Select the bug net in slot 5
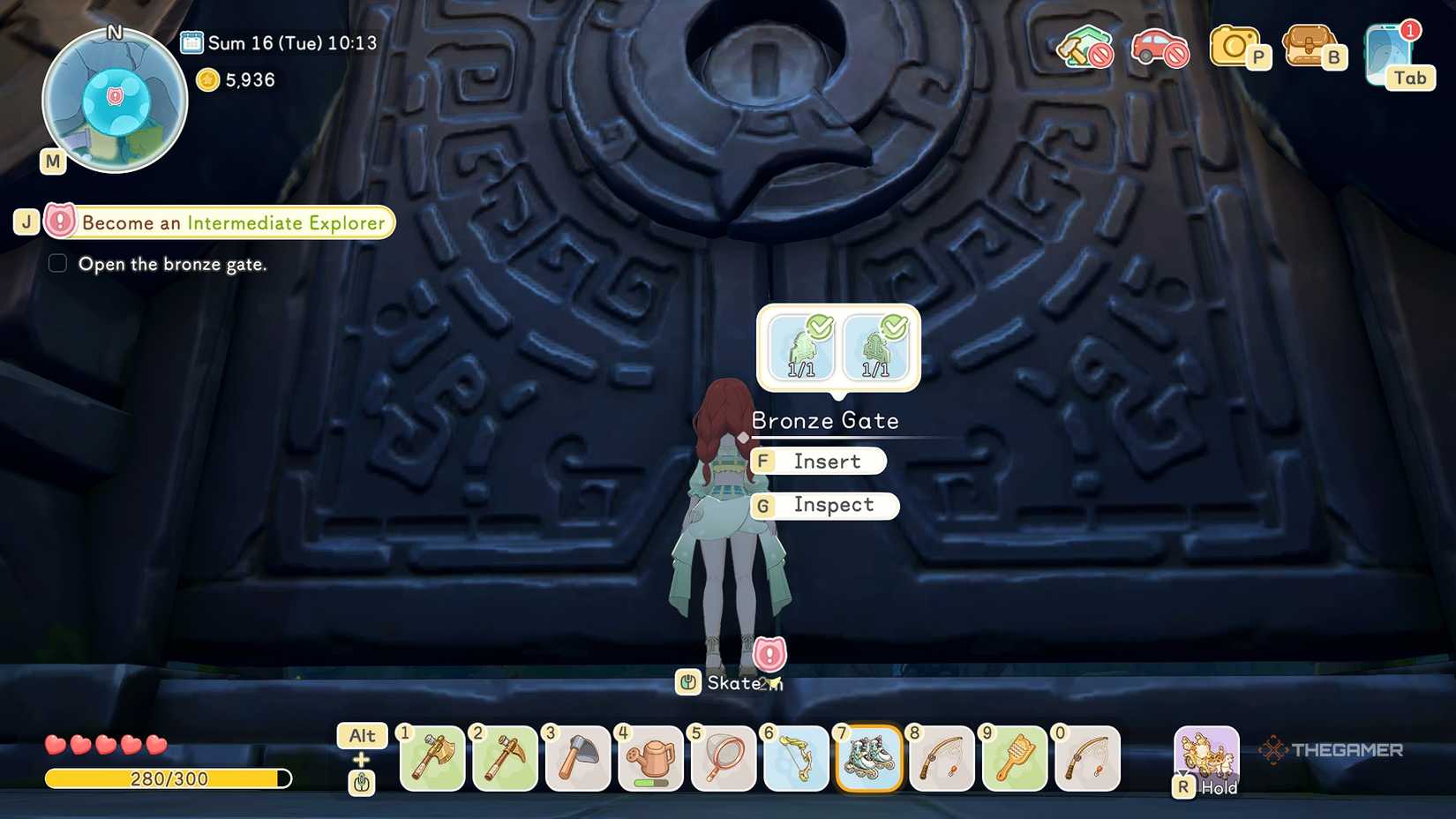Viewport: 1456px width, 819px height. (724, 759)
